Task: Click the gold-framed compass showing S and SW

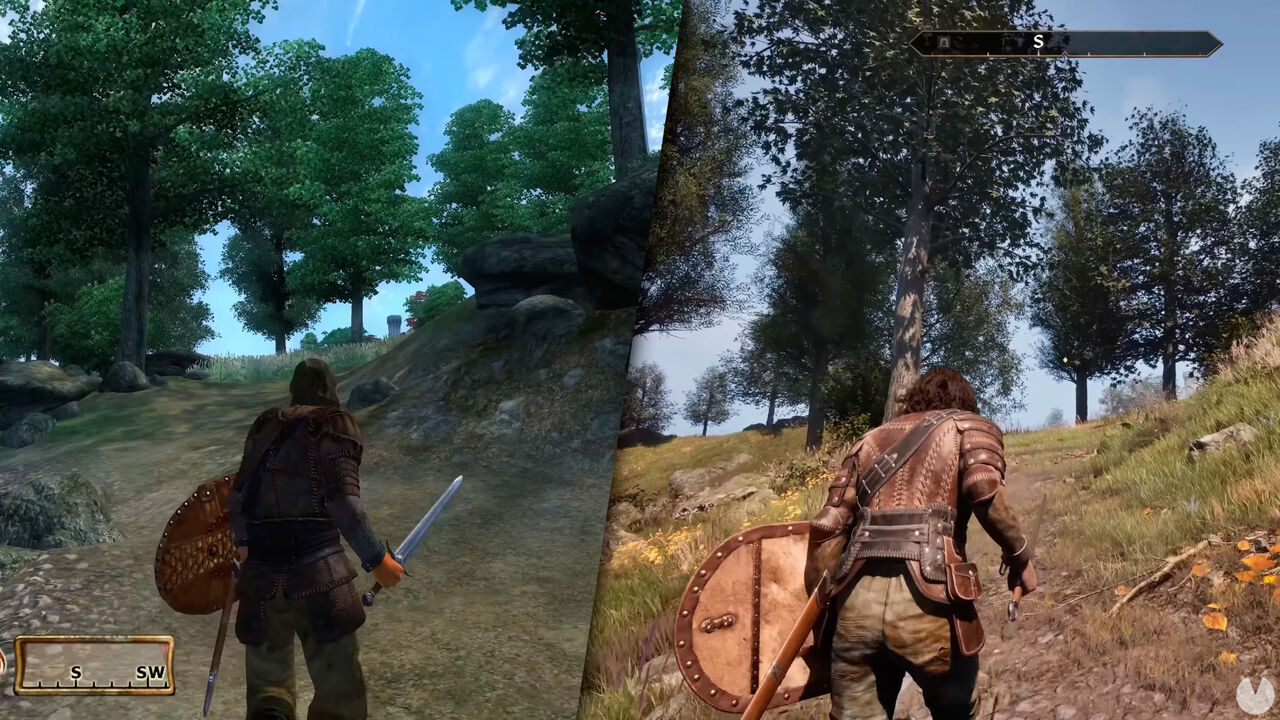Action: [x=94, y=665]
